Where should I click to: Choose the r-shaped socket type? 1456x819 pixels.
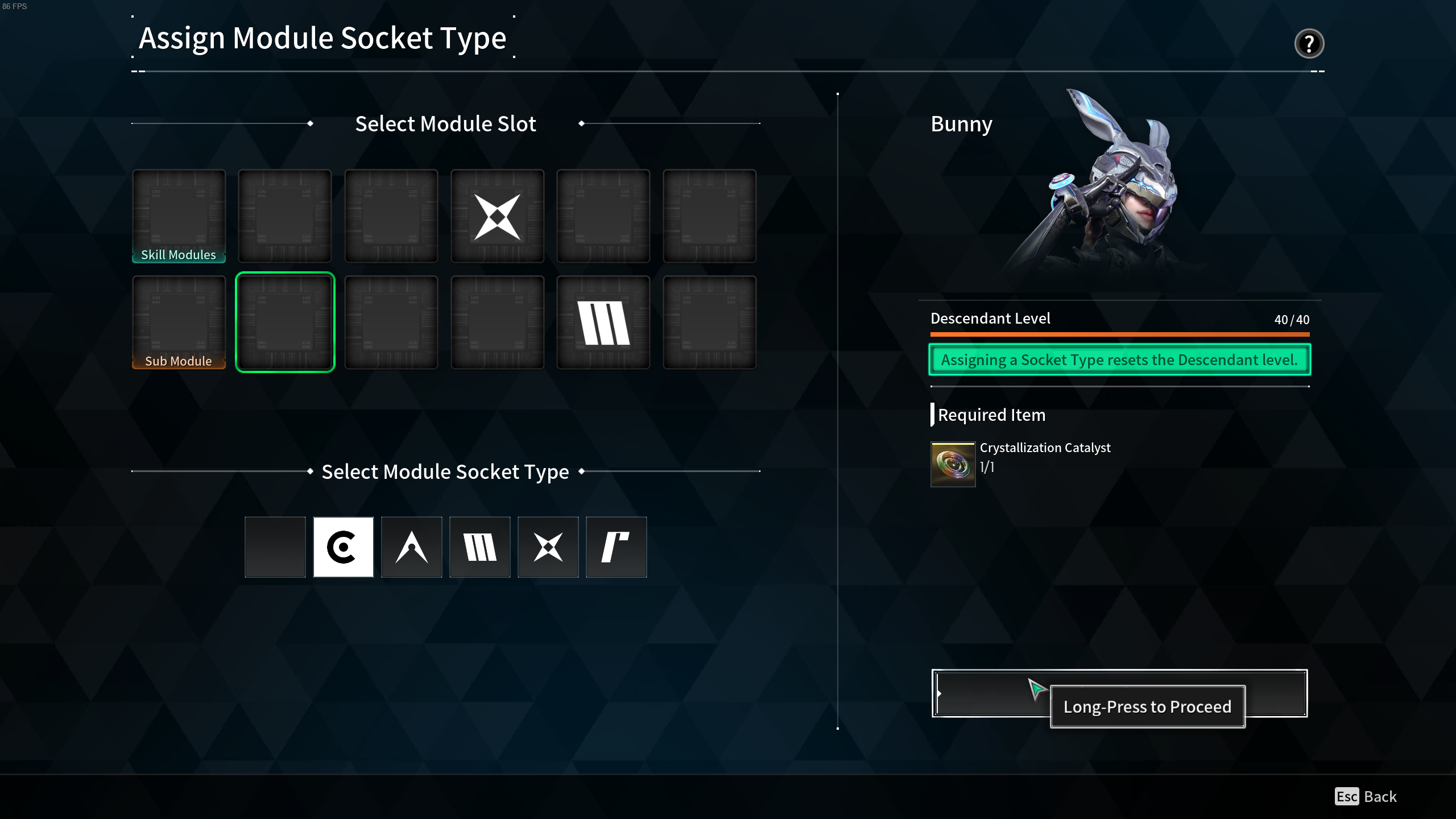click(x=617, y=547)
